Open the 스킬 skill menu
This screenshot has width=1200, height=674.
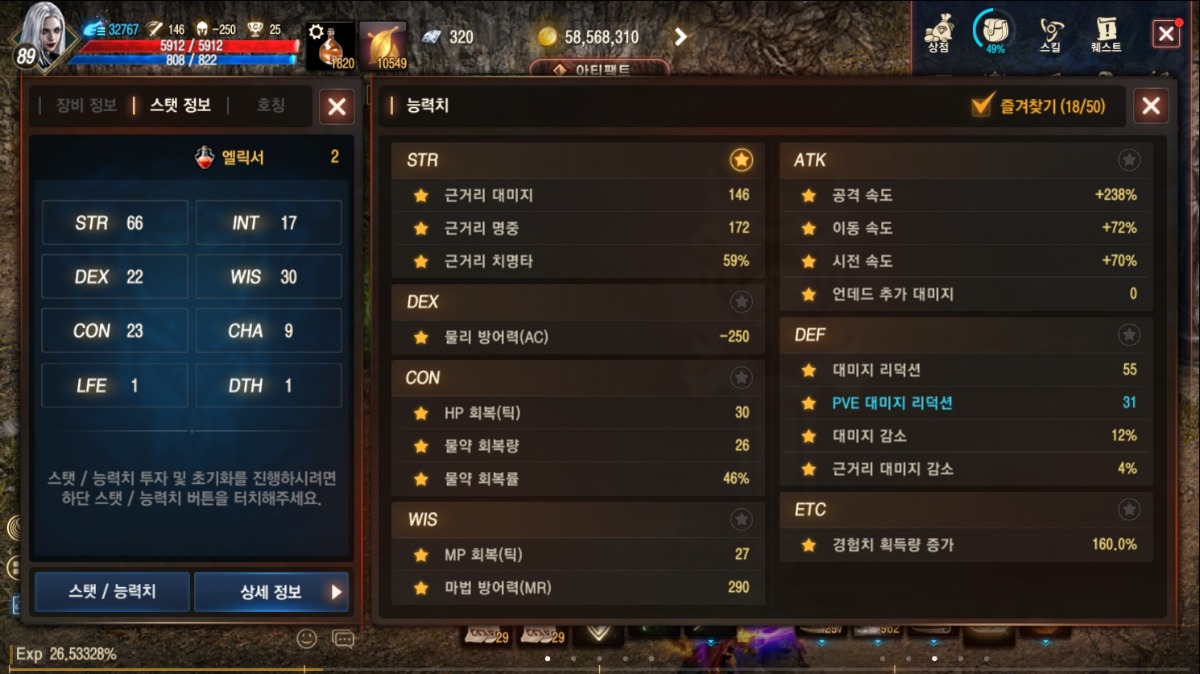tap(1051, 34)
